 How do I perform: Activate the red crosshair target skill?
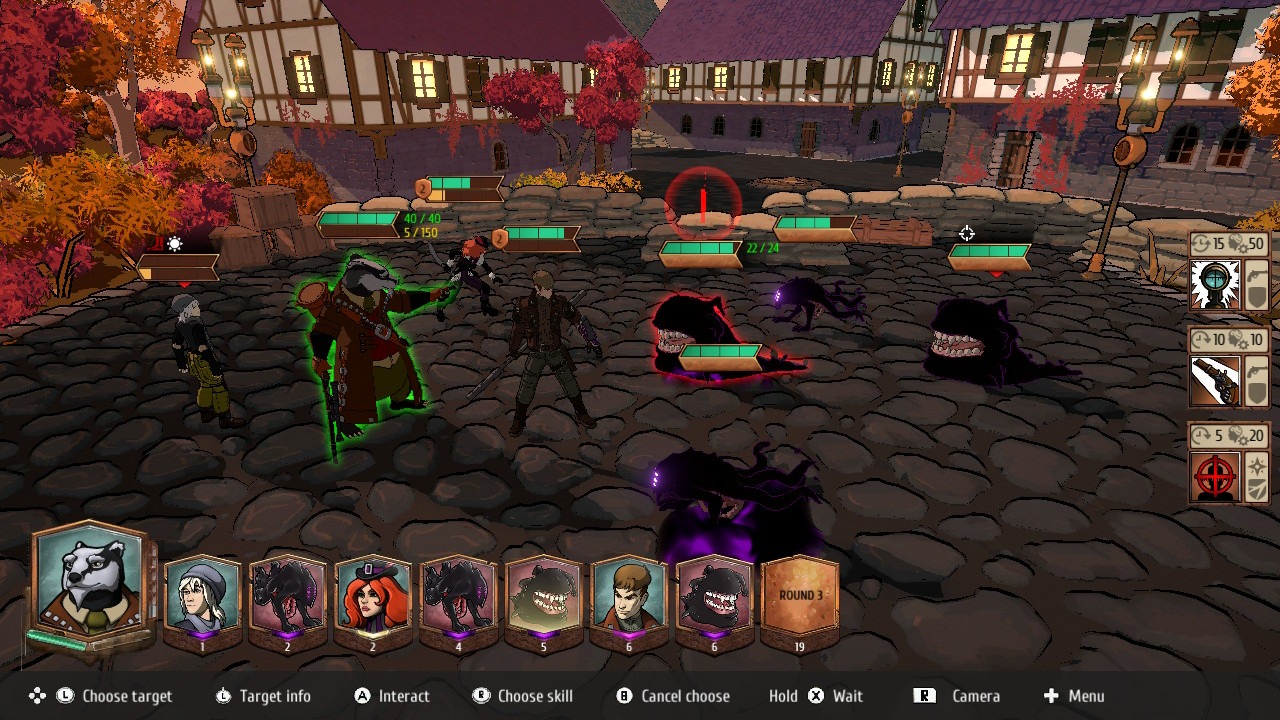tap(1215, 477)
